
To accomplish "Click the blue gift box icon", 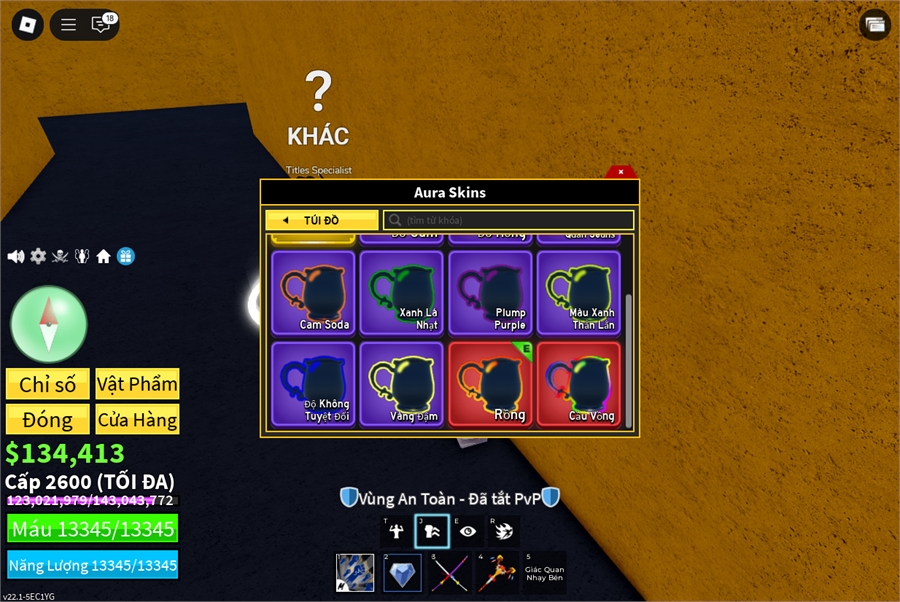I will (x=125, y=256).
